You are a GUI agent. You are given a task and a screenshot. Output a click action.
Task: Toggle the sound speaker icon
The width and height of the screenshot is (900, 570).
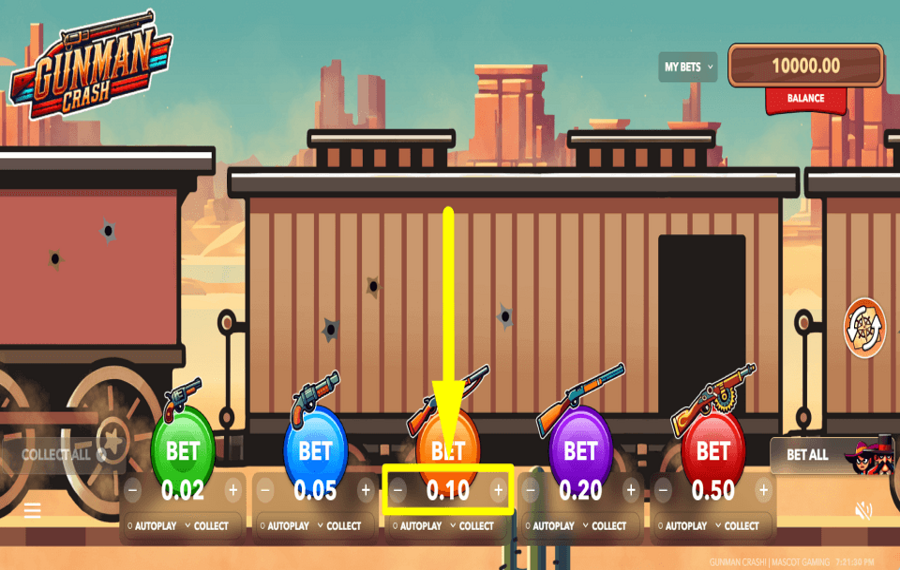click(864, 511)
